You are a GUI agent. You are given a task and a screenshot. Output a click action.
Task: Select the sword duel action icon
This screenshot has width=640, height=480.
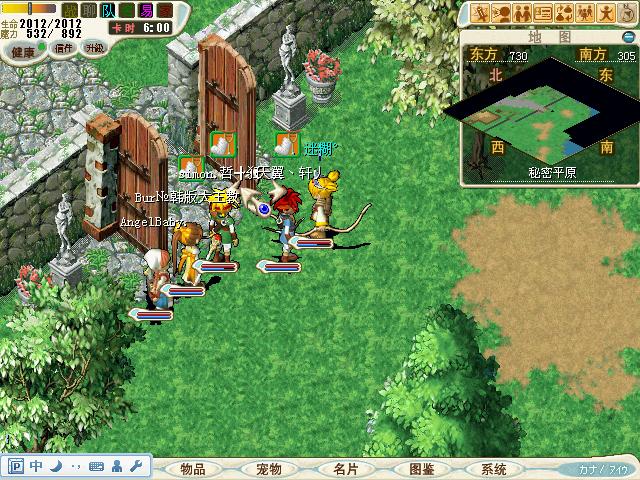tap(482, 13)
